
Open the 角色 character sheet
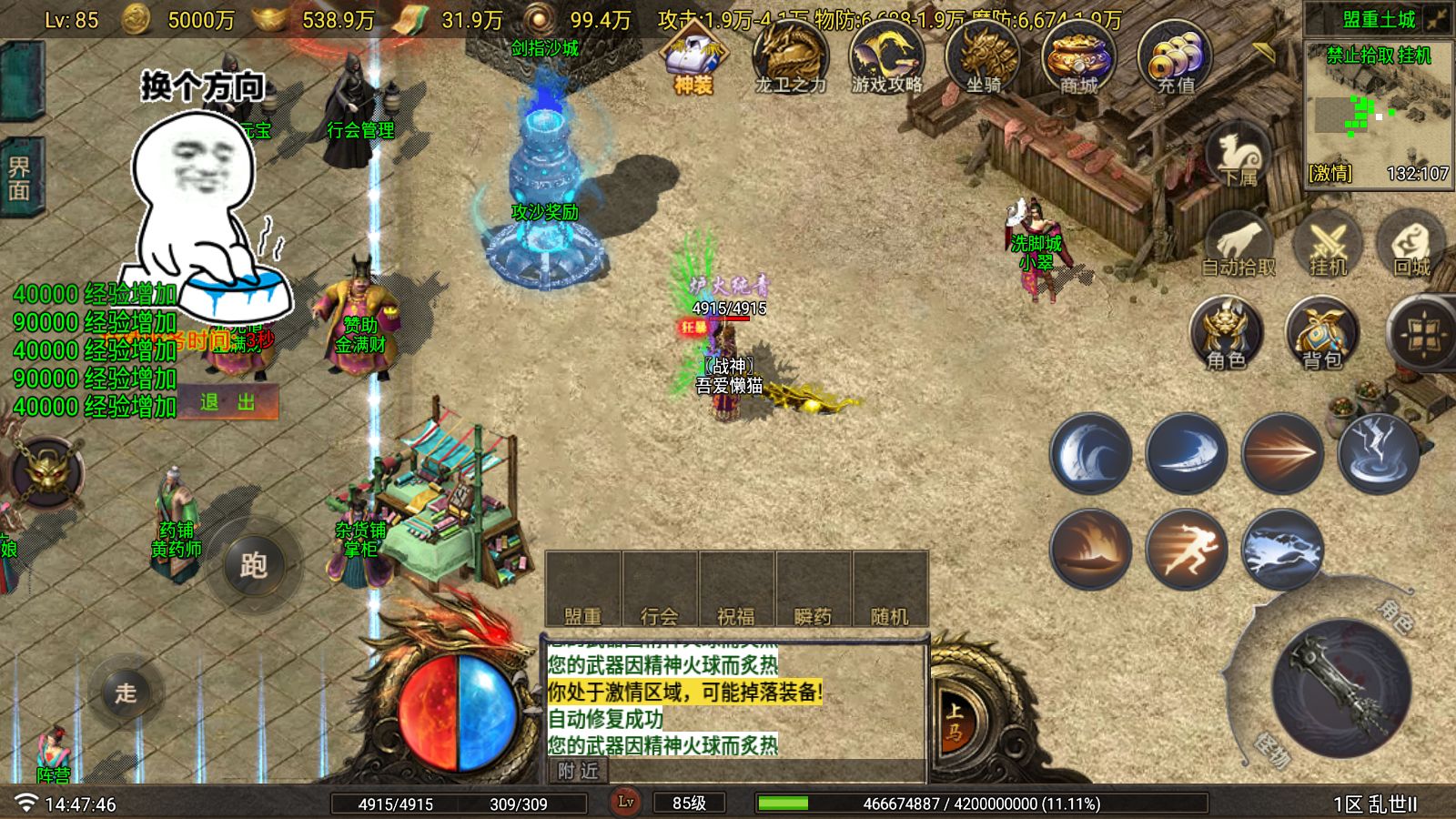coord(1227,334)
